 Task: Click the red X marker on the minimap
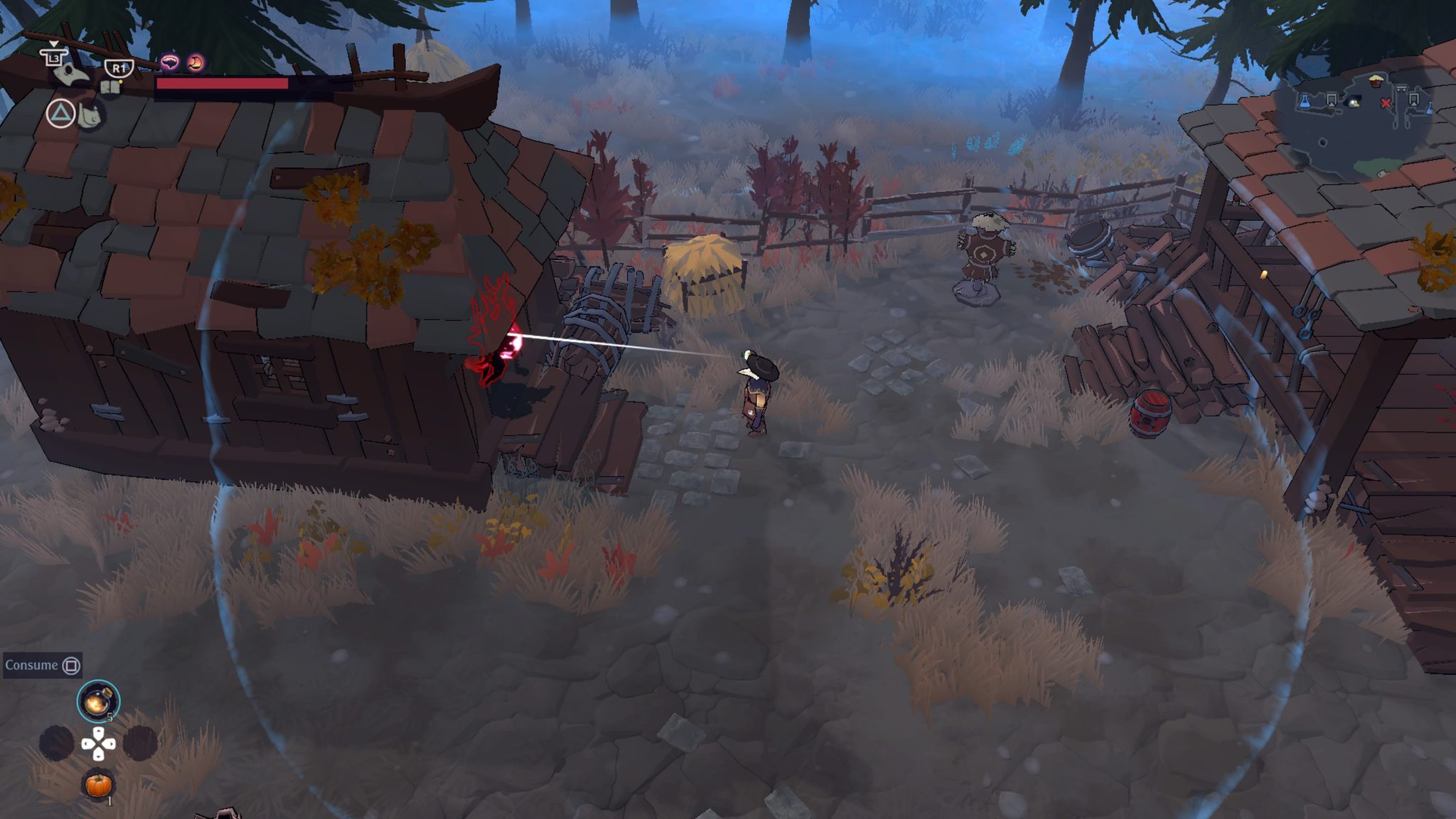pos(1386,104)
